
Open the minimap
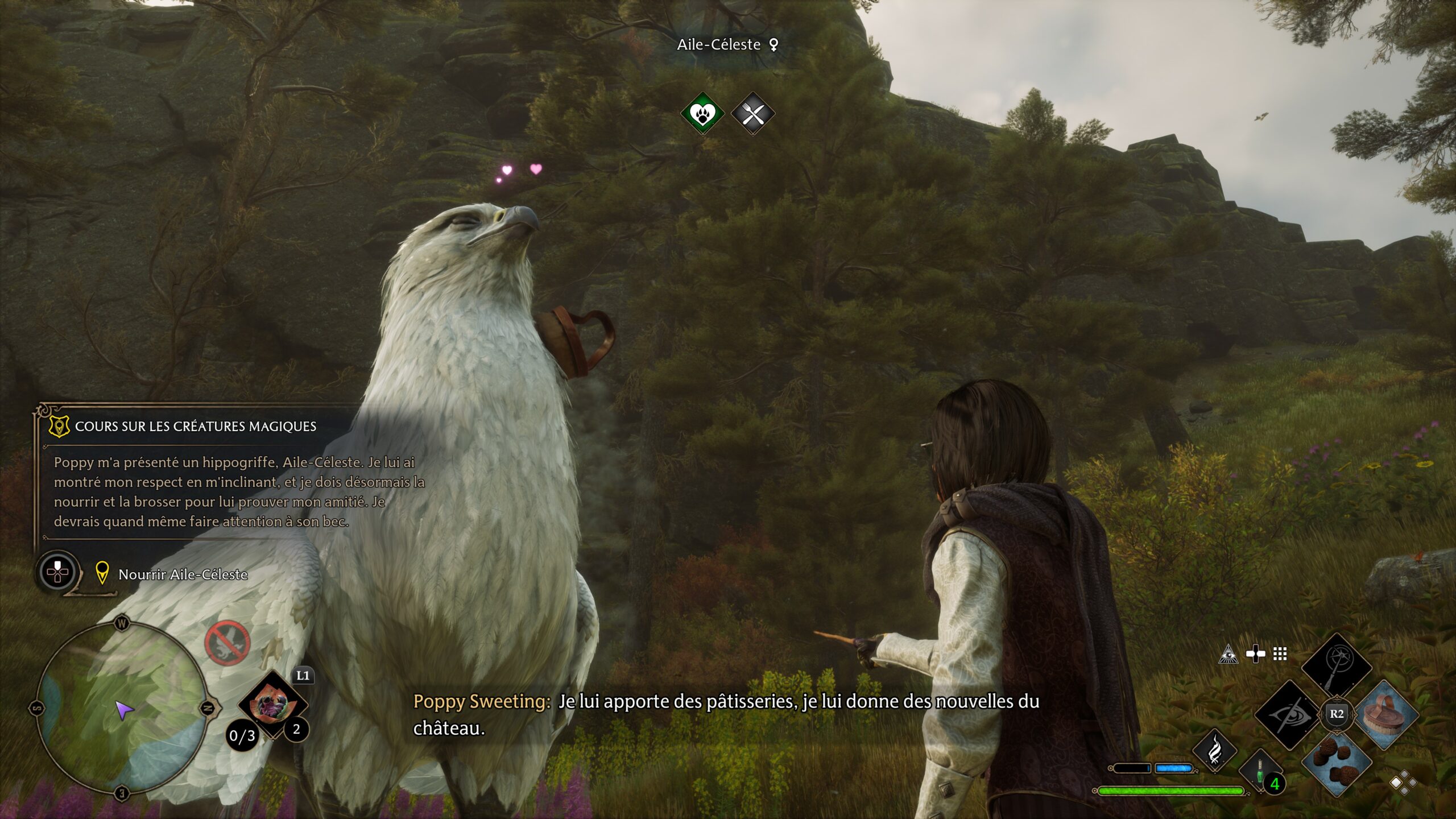pos(122,708)
